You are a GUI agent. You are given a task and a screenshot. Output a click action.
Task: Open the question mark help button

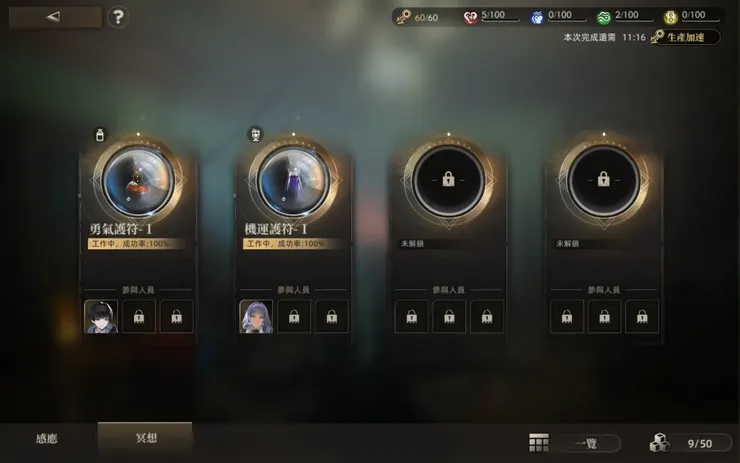[x=119, y=17]
